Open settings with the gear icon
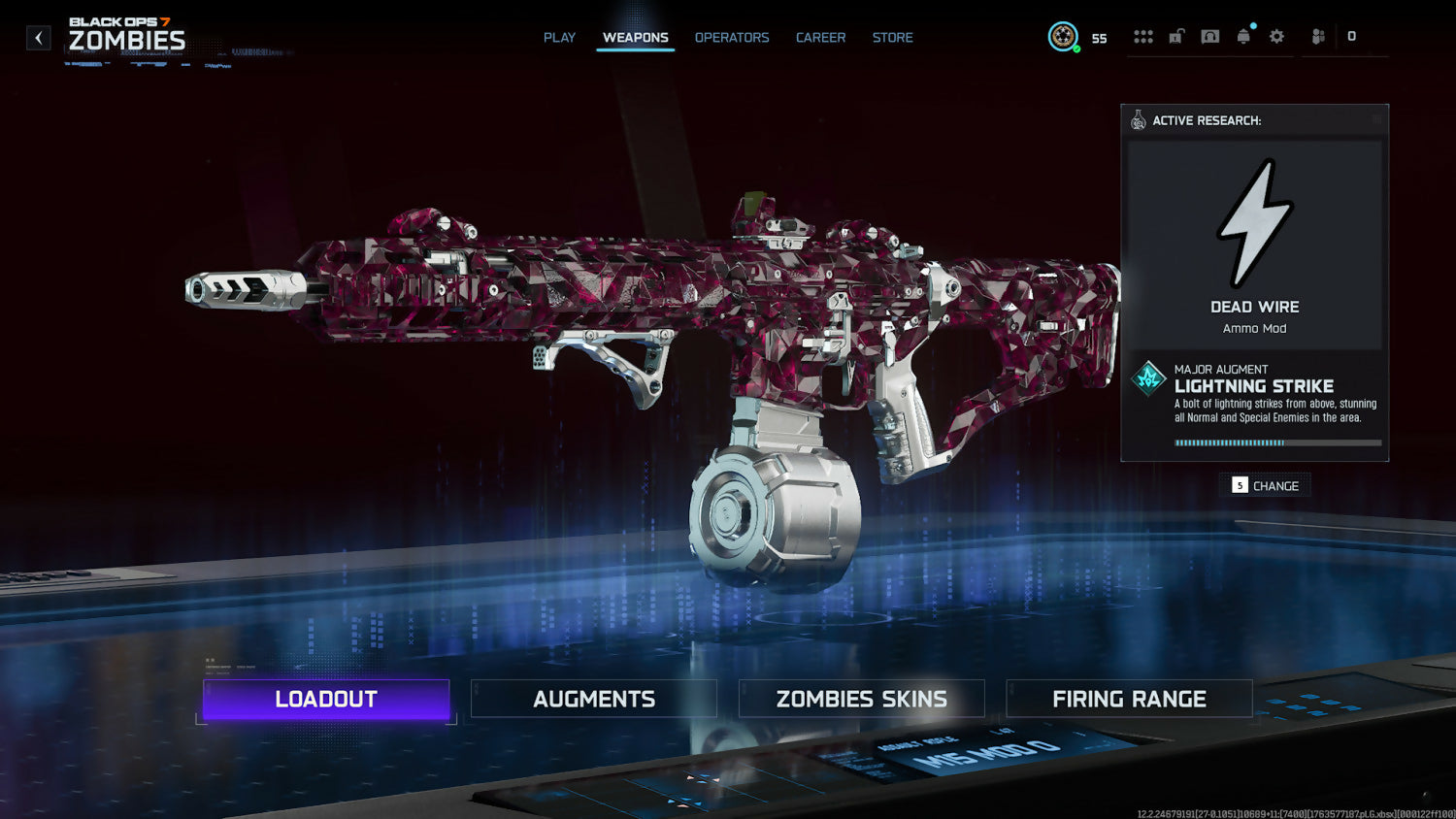 (x=1276, y=37)
